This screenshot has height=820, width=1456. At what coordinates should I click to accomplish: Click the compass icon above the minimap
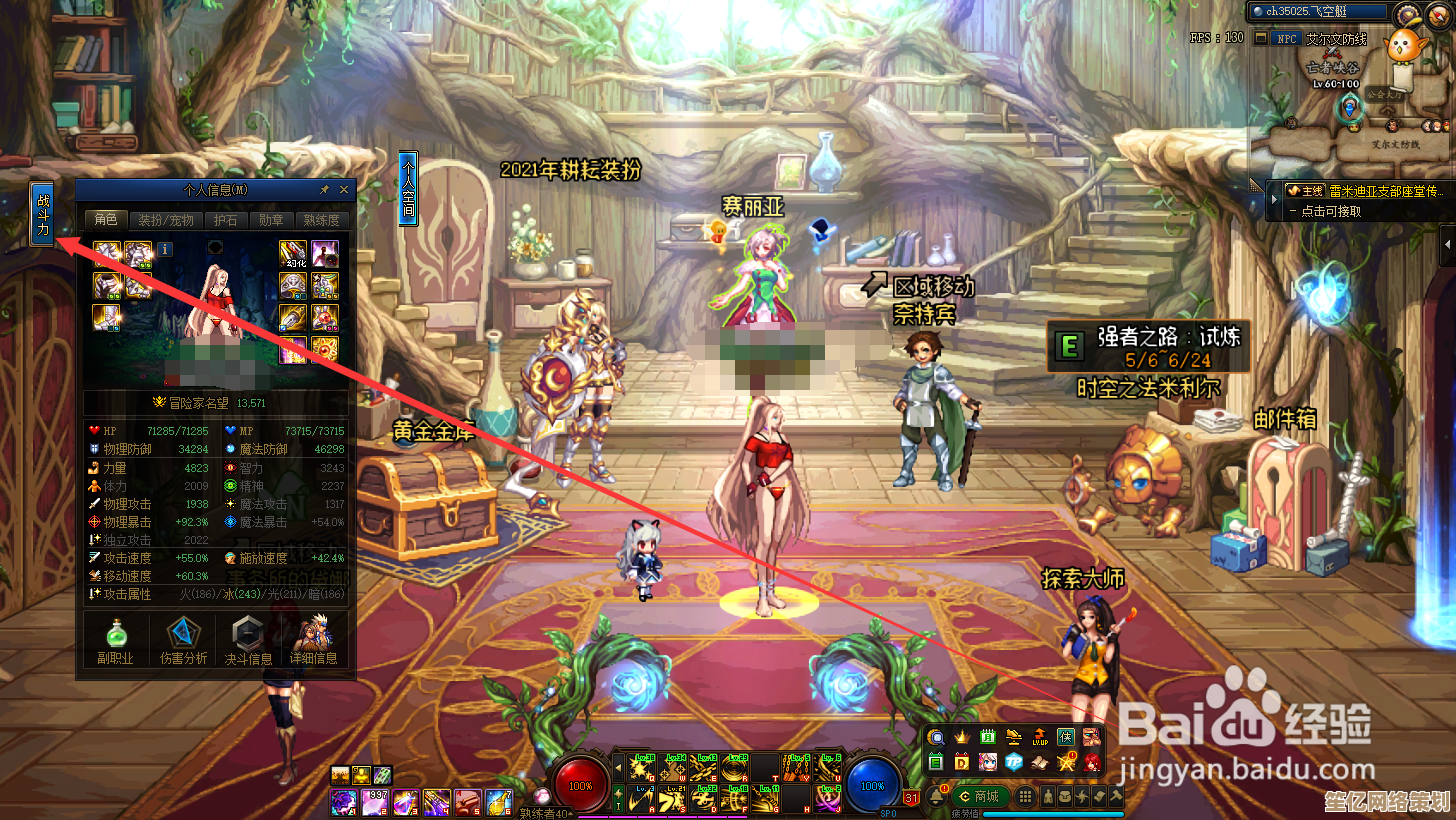[x=1409, y=14]
